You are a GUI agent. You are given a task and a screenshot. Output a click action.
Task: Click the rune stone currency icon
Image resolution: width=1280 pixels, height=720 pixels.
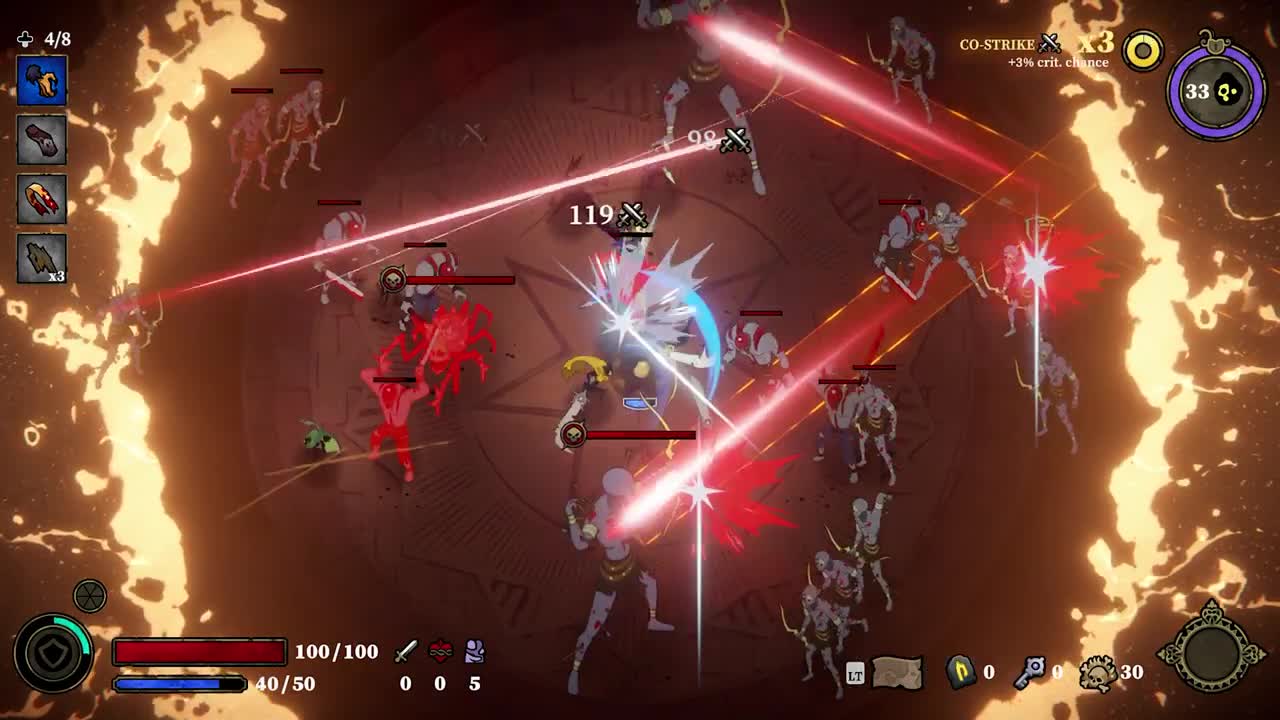(x=961, y=672)
